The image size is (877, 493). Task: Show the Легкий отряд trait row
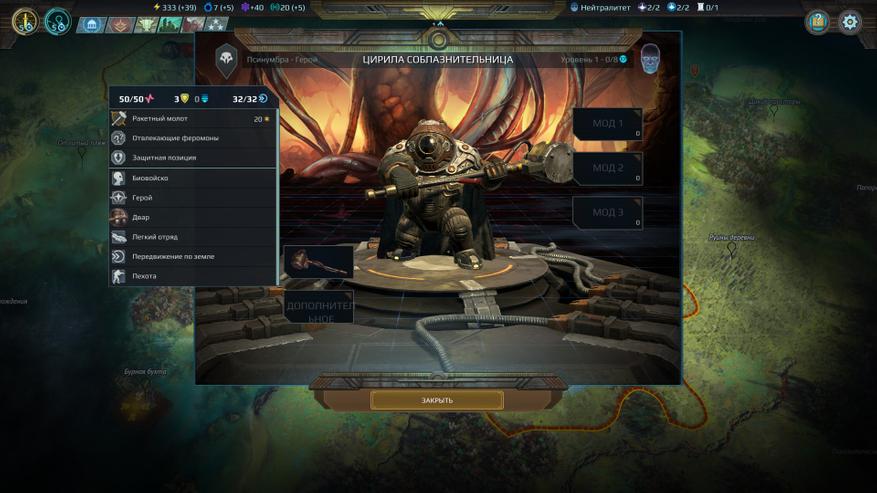pyautogui.click(x=193, y=237)
